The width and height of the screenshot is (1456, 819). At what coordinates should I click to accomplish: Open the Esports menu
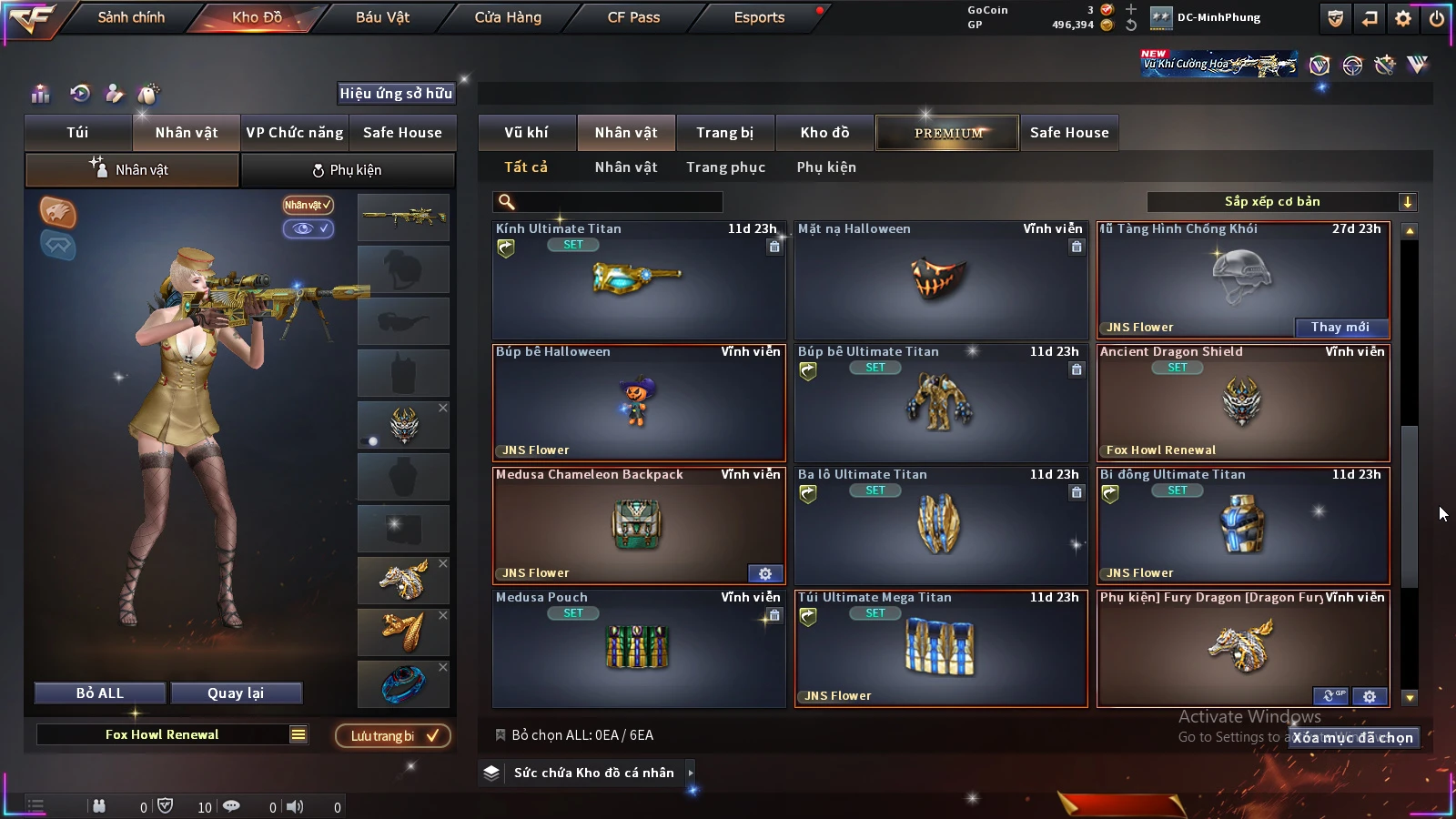[x=759, y=17]
